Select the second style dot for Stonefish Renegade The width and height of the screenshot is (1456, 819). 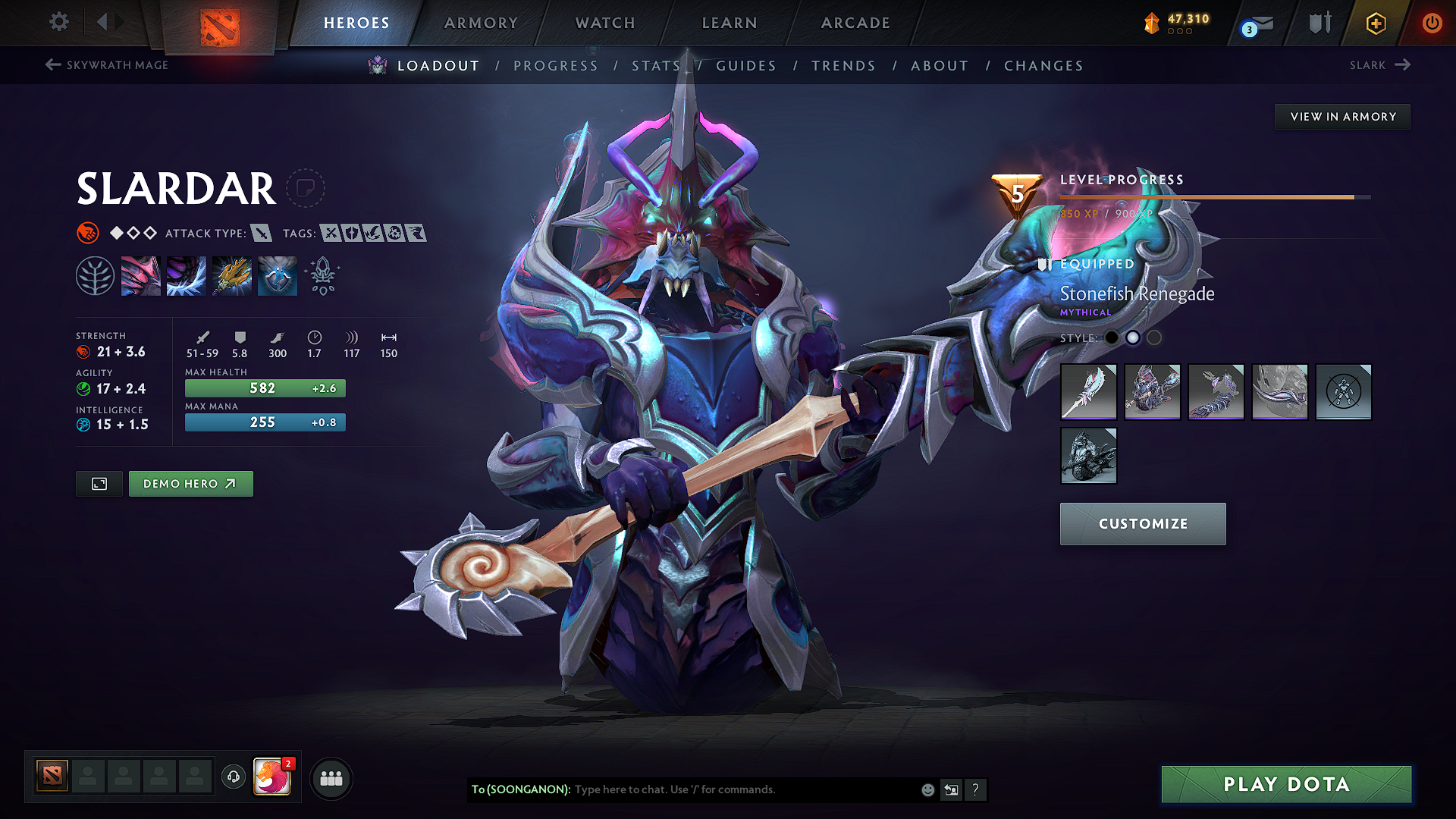tap(1133, 338)
